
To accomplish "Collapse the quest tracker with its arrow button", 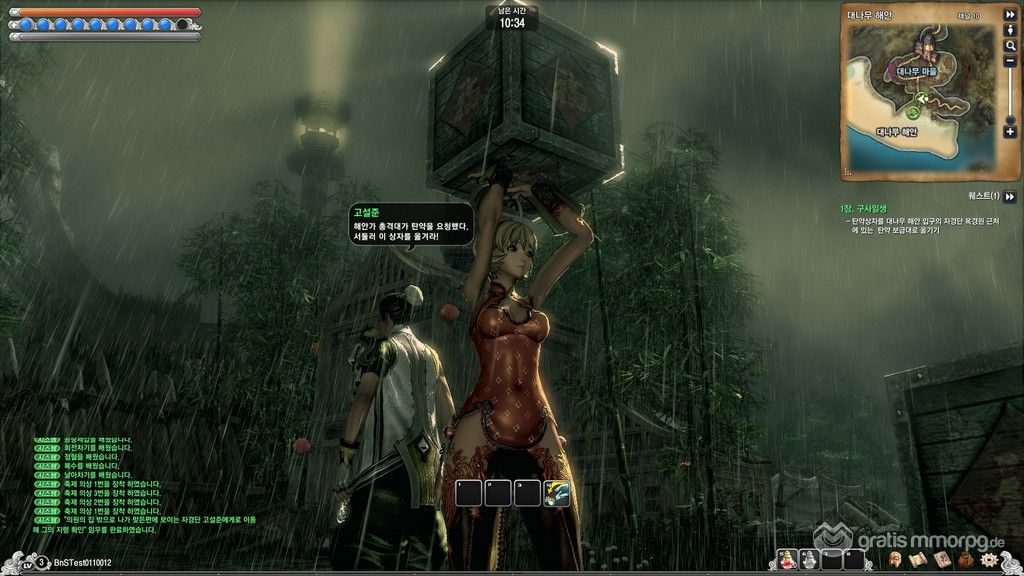I will pos(1010,197).
